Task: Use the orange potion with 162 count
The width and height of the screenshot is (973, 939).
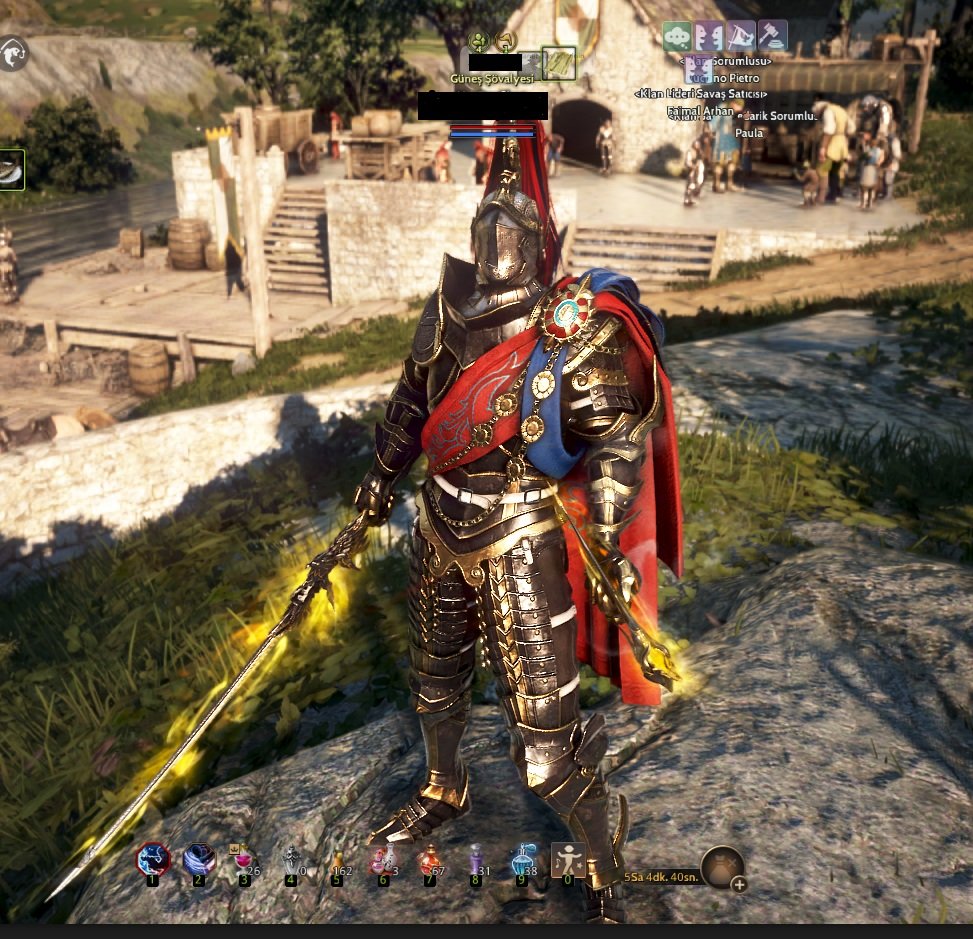Action: point(338,860)
